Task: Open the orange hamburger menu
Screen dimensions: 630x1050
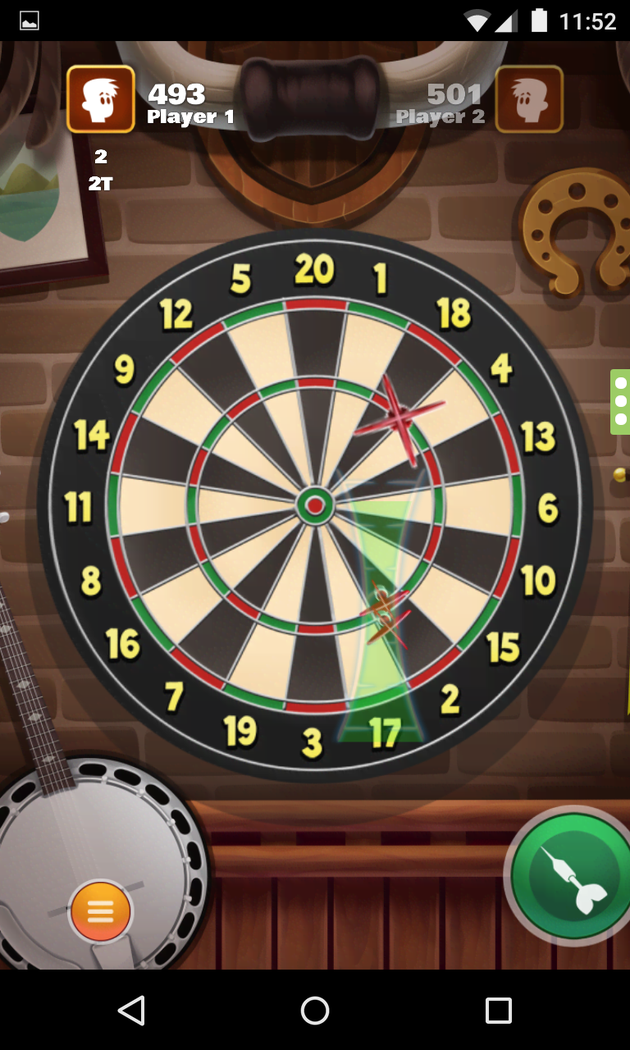Action: (x=100, y=911)
